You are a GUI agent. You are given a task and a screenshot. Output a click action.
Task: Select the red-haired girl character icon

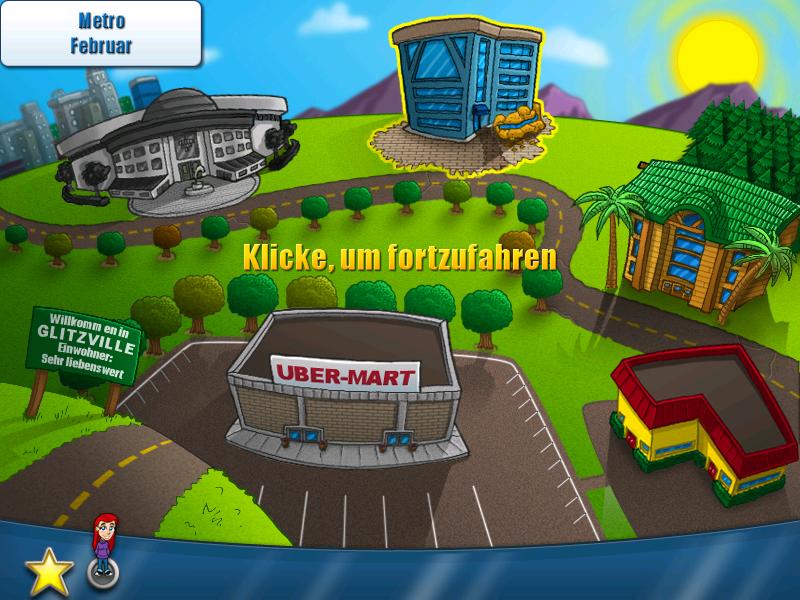(x=103, y=548)
